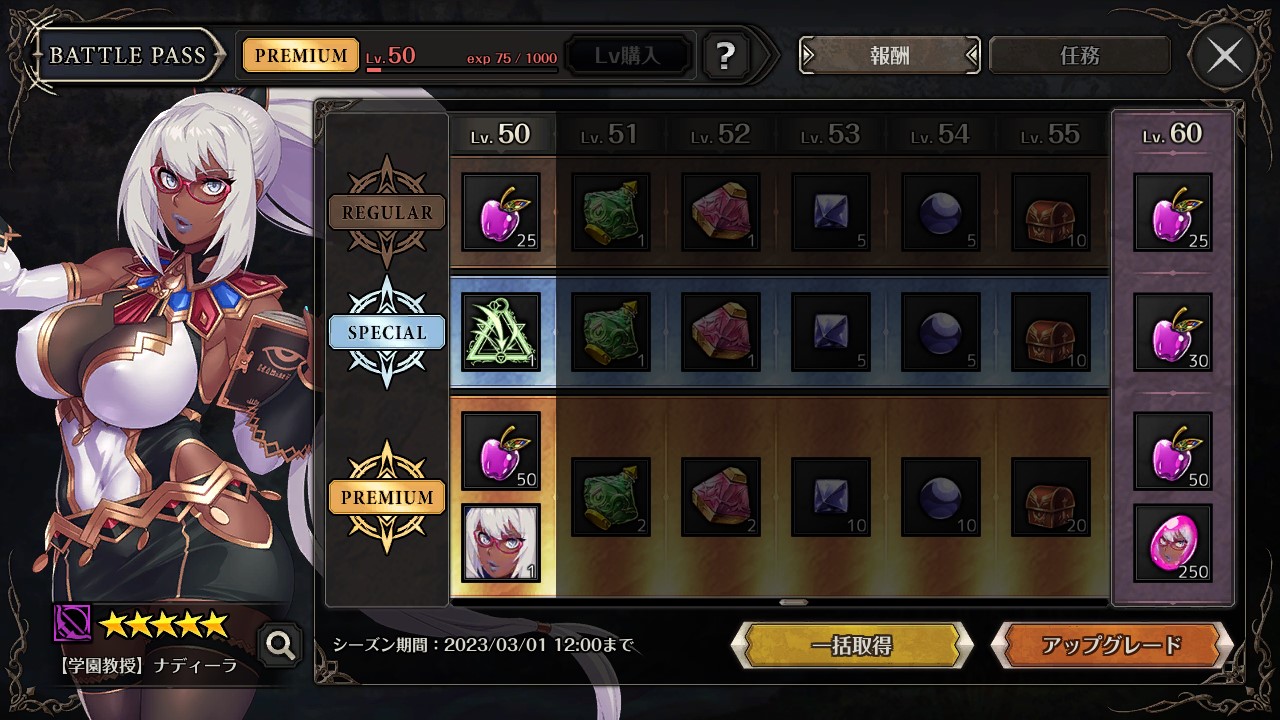The image size is (1280, 720).
Task: Choose the Lv.60 special 30 apple reward
Action: pos(1173,332)
